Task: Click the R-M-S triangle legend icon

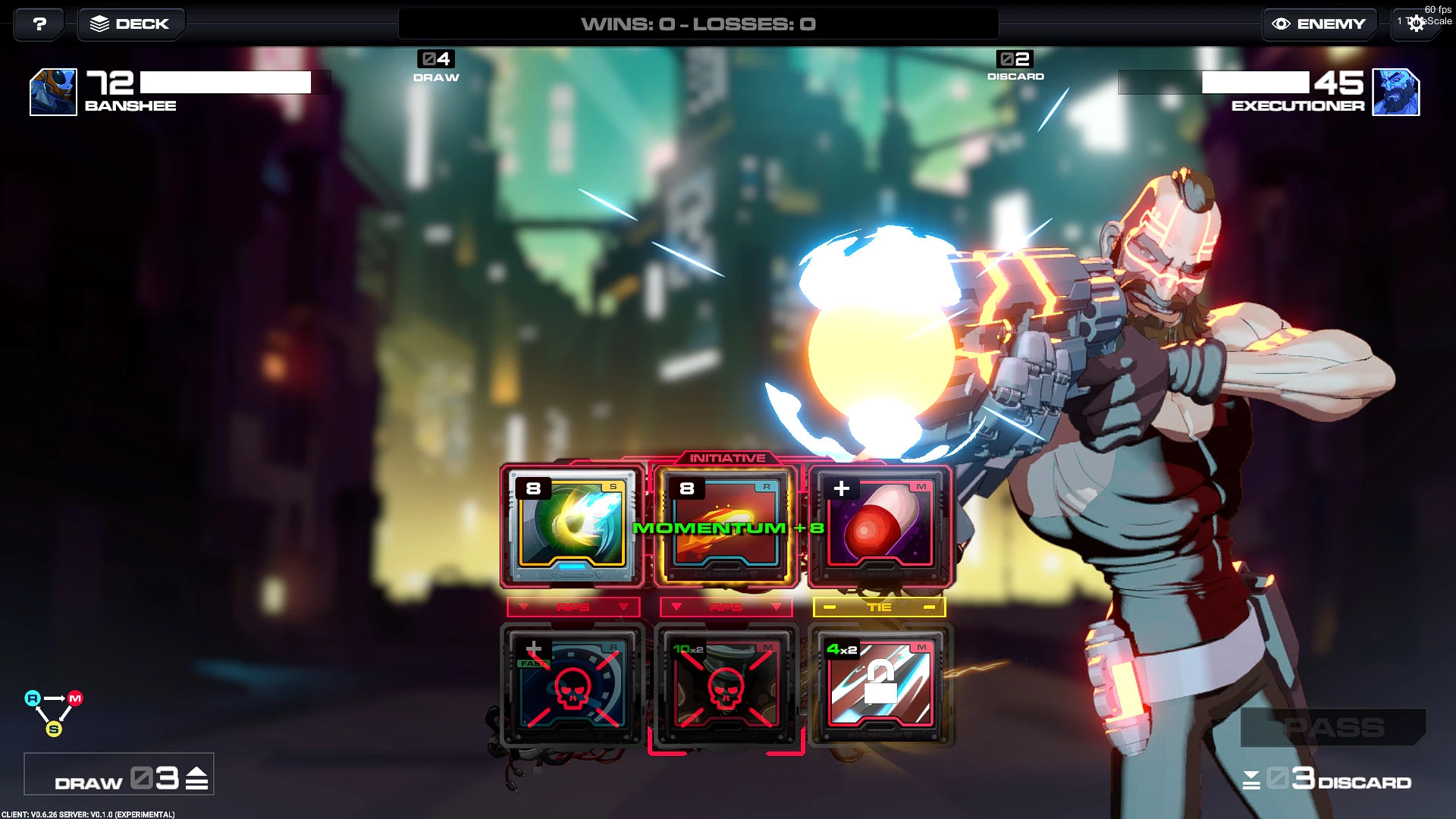Action: click(54, 713)
